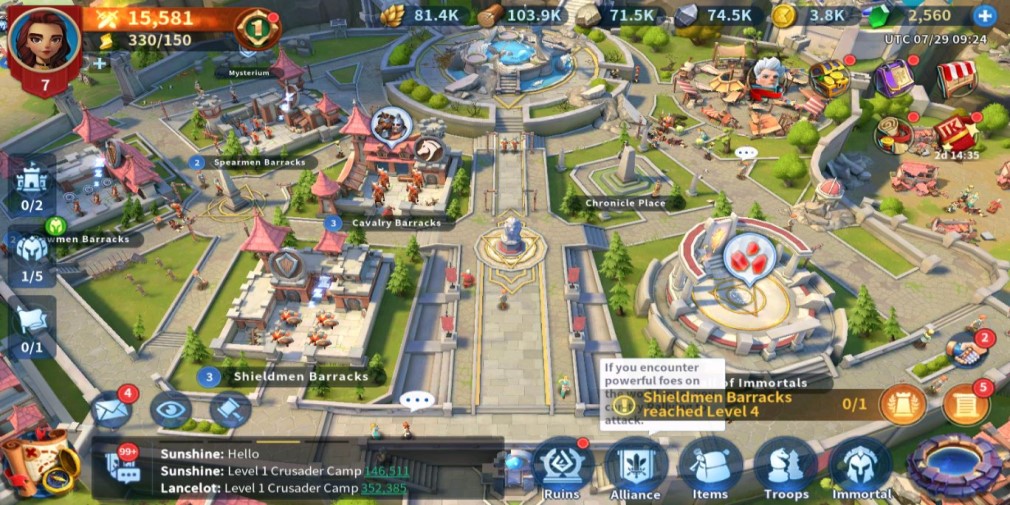The width and height of the screenshot is (1010, 505).
Task: Open the gavel auction icon
Action: point(229,408)
